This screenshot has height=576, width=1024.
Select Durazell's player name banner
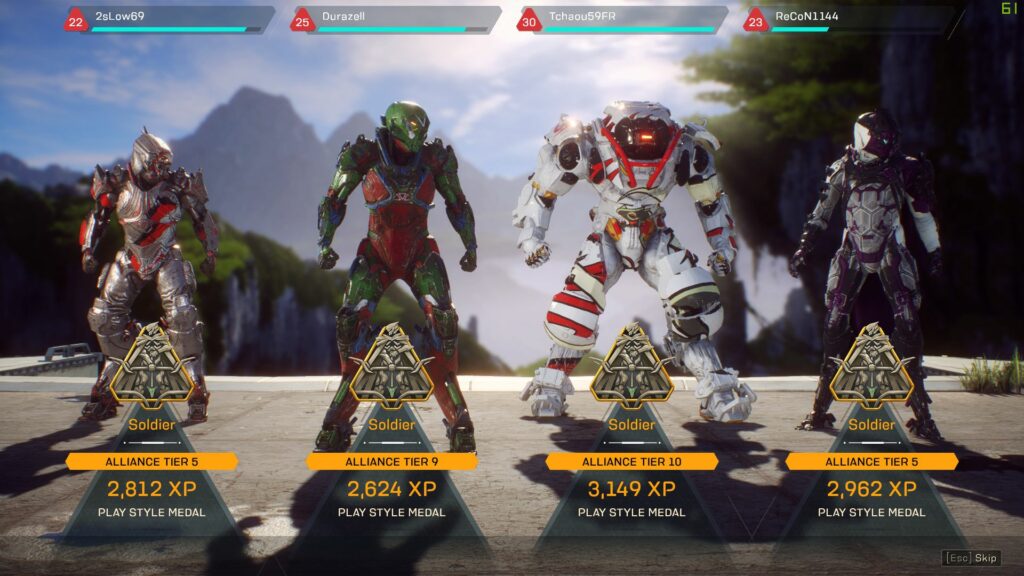click(x=398, y=19)
